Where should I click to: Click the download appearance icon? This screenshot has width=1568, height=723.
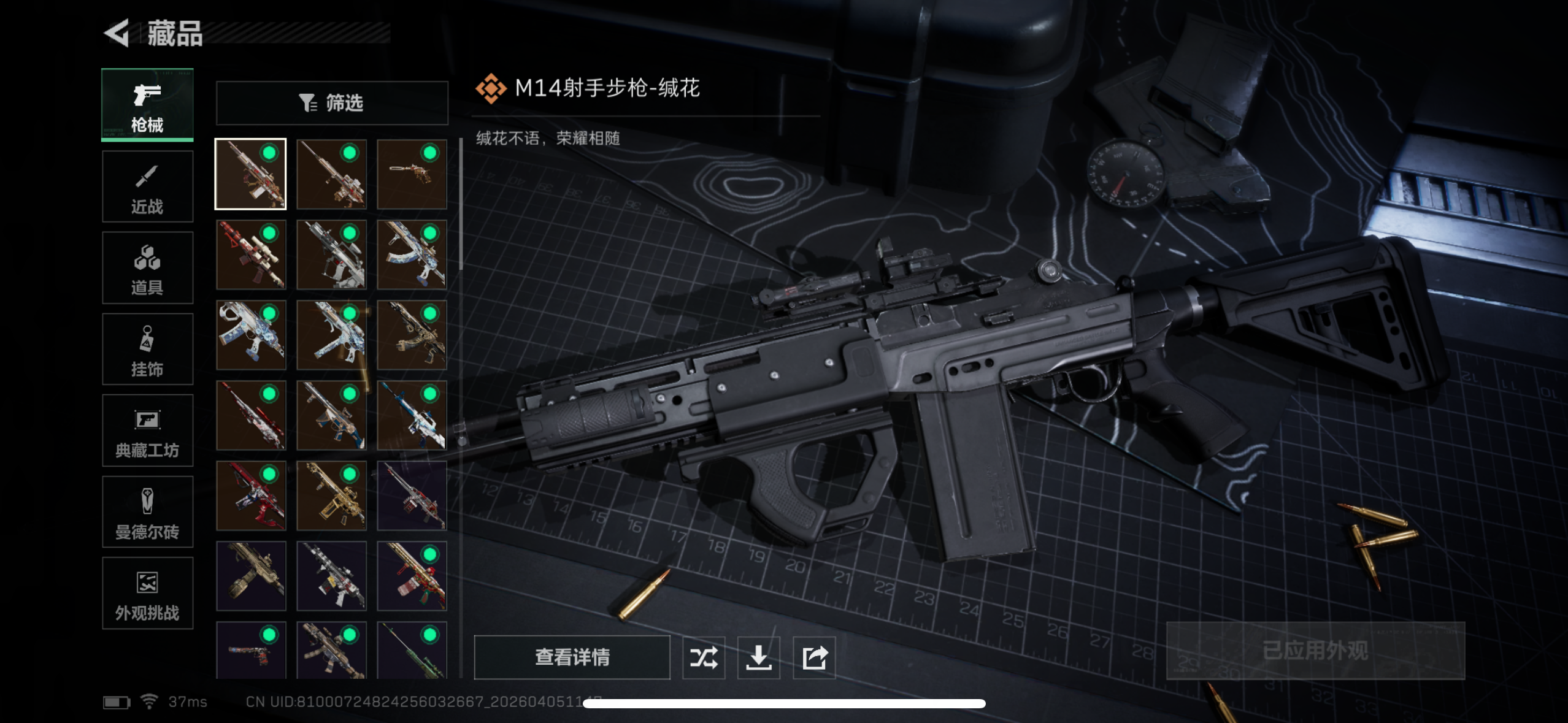point(759,657)
